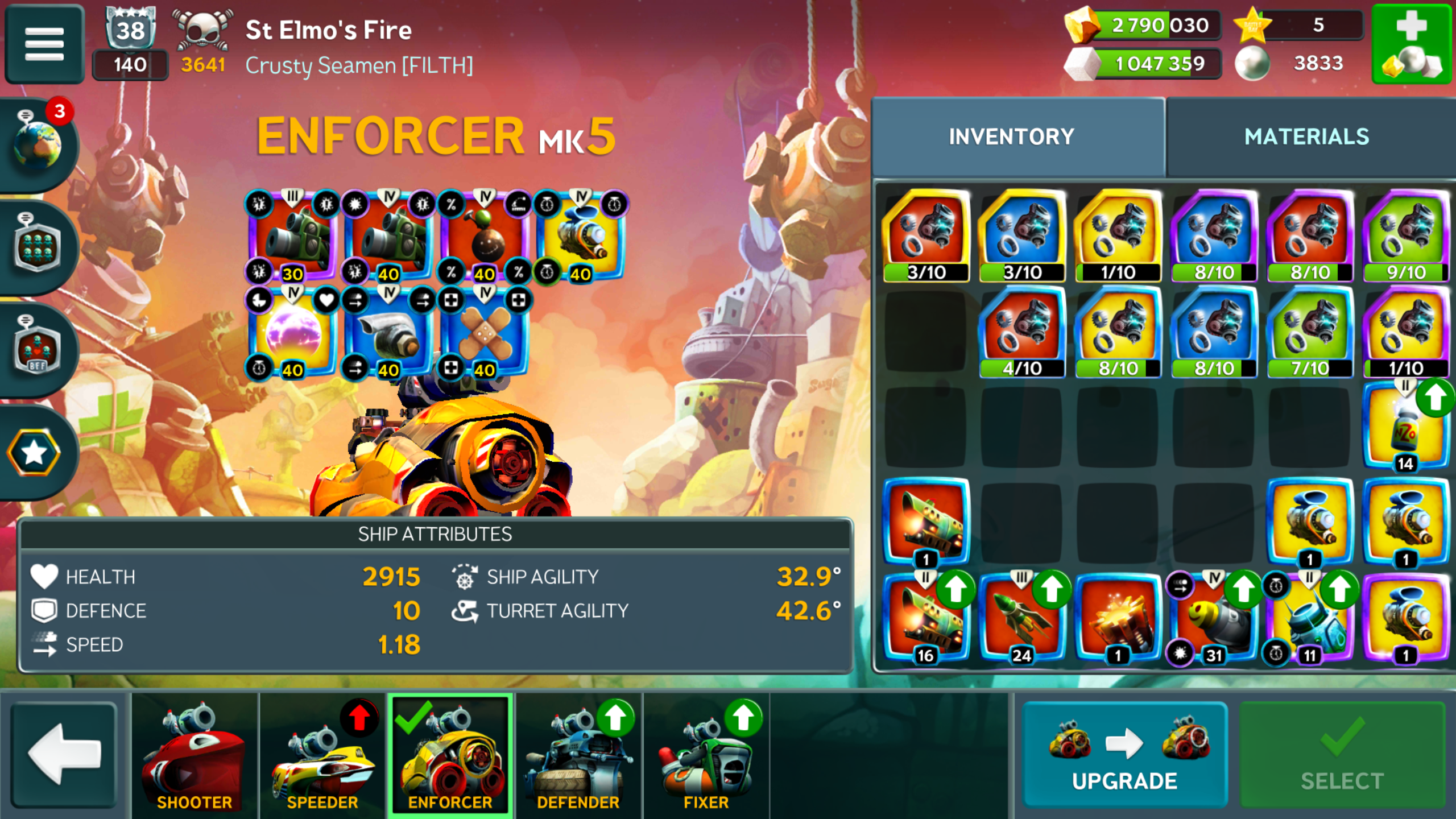1456x819 pixels.
Task: Confirm ship with the Select button
Action: (1342, 754)
